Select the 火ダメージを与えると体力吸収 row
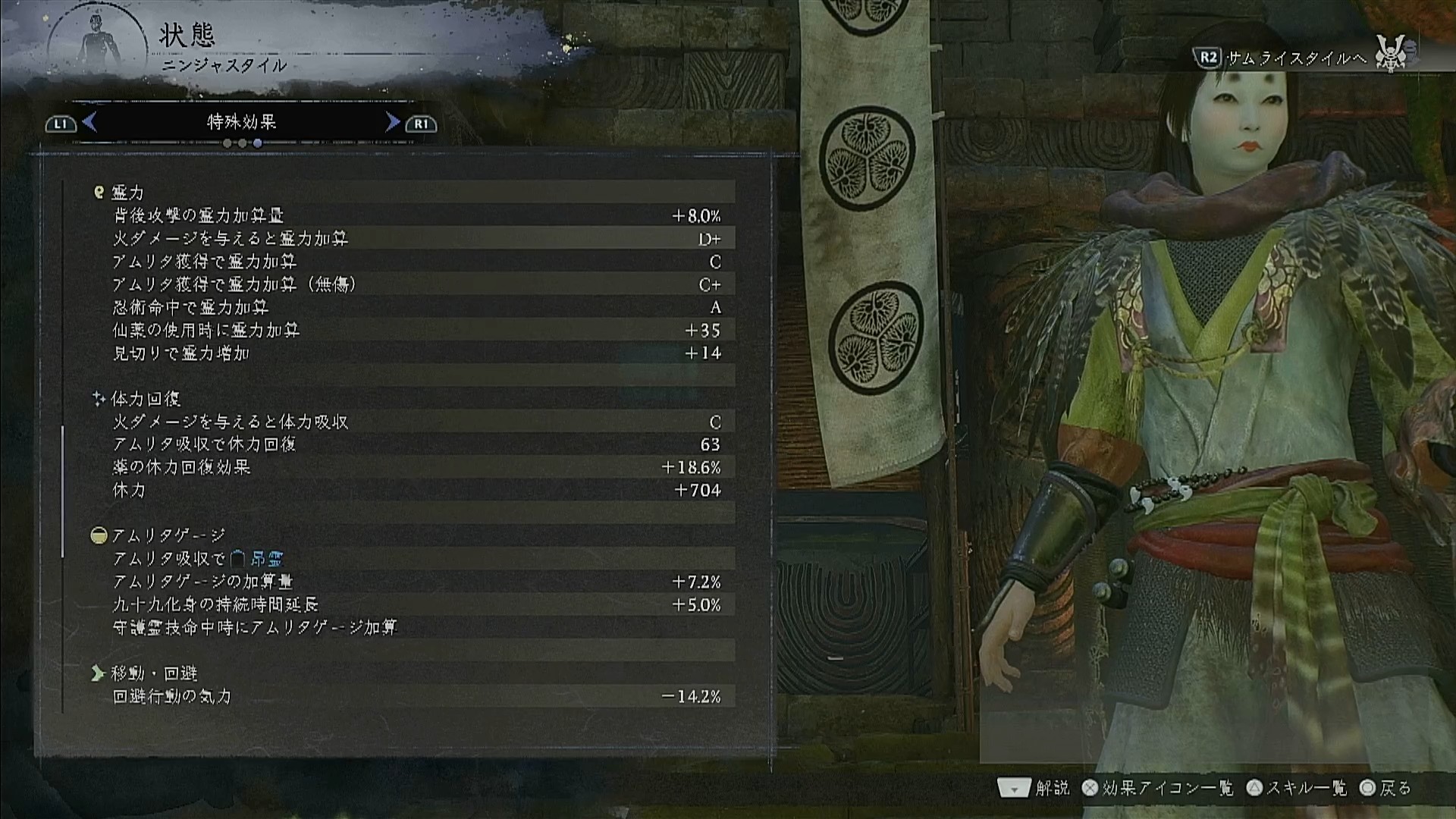This screenshot has height=819, width=1456. (x=416, y=422)
